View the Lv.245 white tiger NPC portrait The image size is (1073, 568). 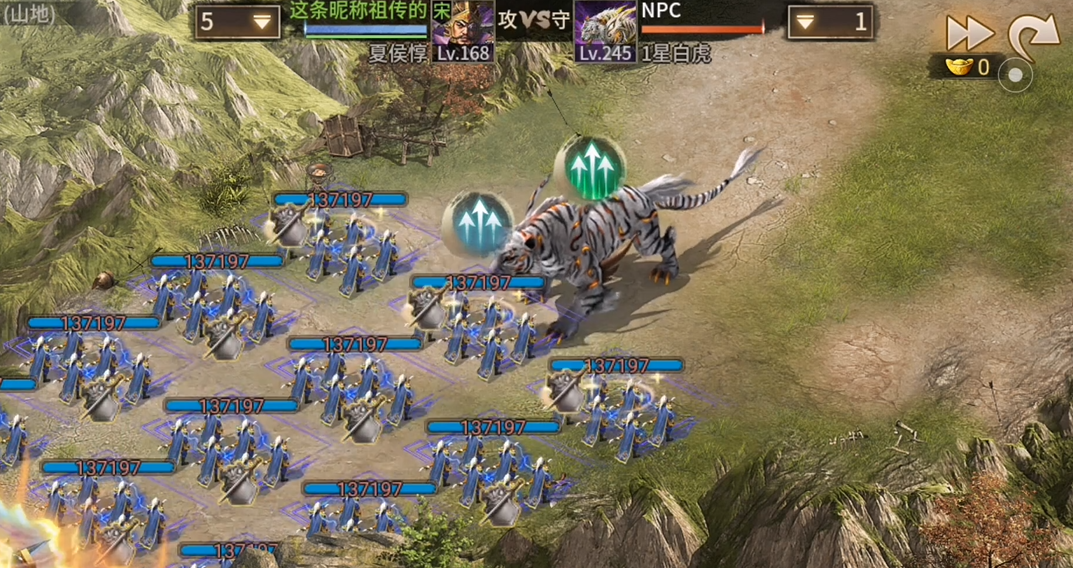point(606,24)
